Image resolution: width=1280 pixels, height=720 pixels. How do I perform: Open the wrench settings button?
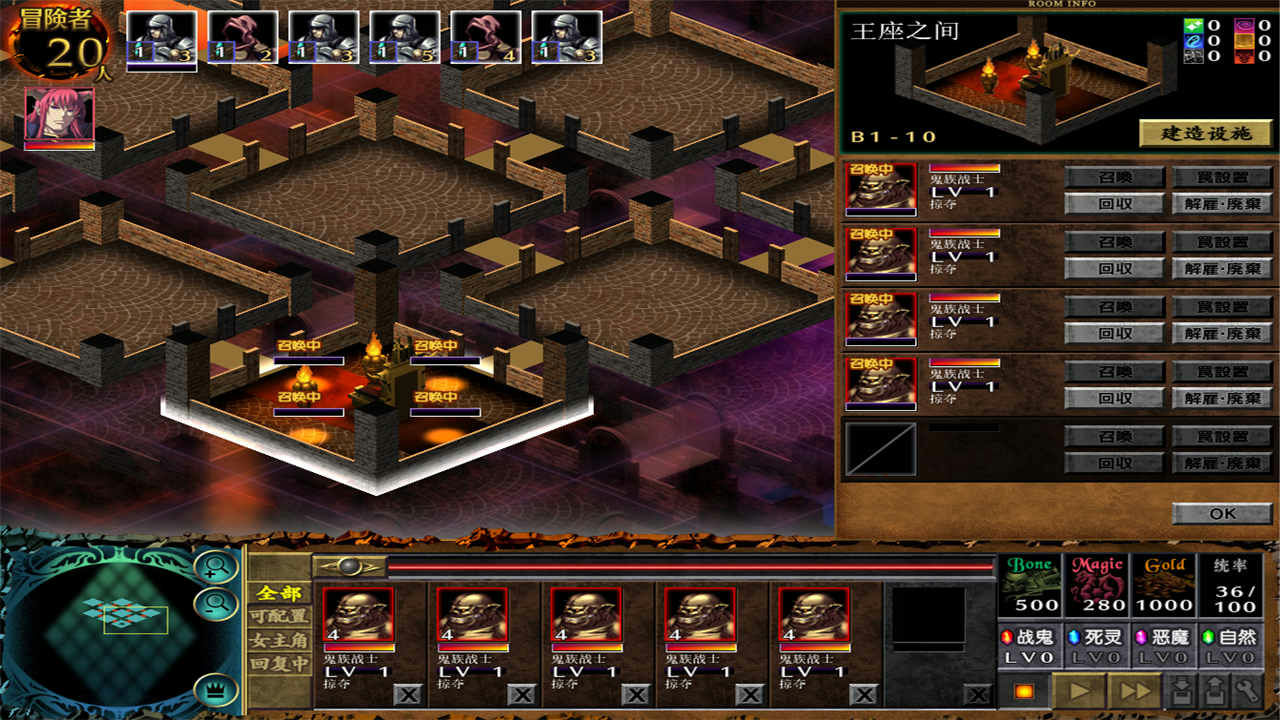click(x=1245, y=691)
